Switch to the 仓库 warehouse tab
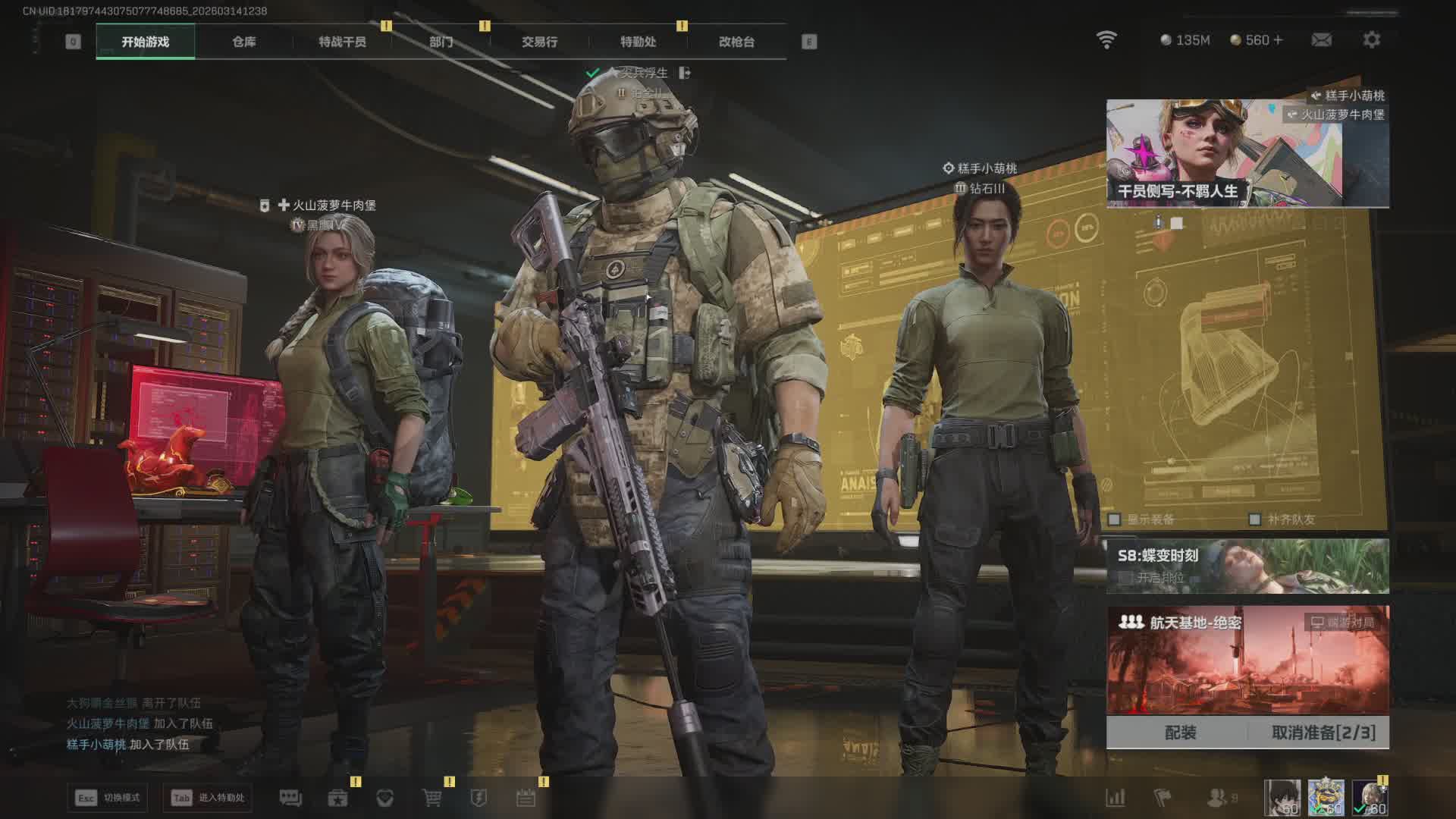 243,42
